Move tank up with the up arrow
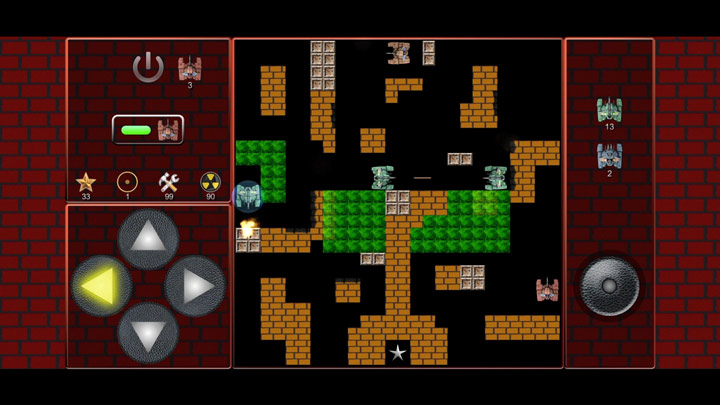720x405 pixels. 148,239
